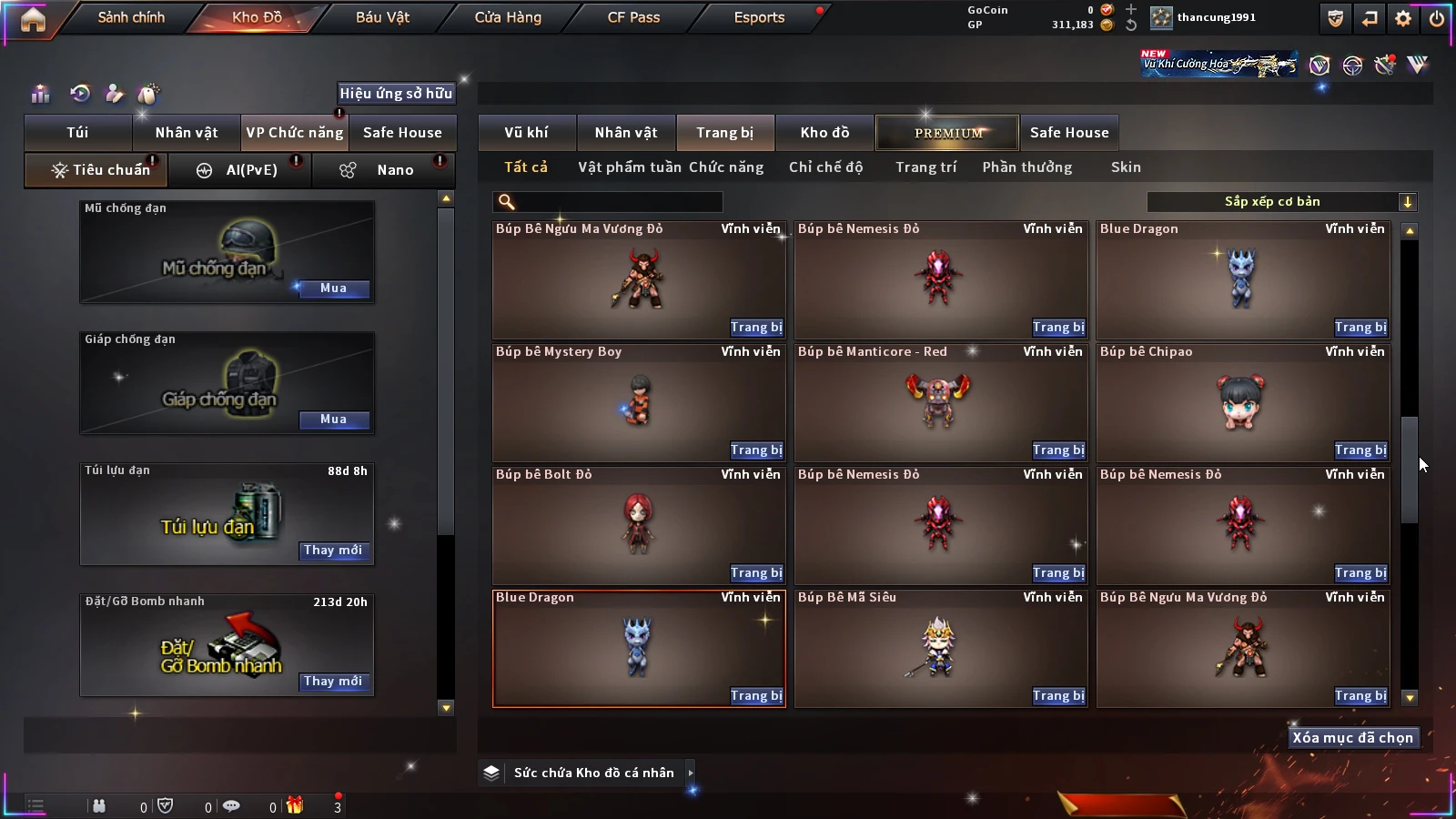This screenshot has width=1456, height=819.
Task: Go to the Cửa Hàng shop
Action: point(508,17)
